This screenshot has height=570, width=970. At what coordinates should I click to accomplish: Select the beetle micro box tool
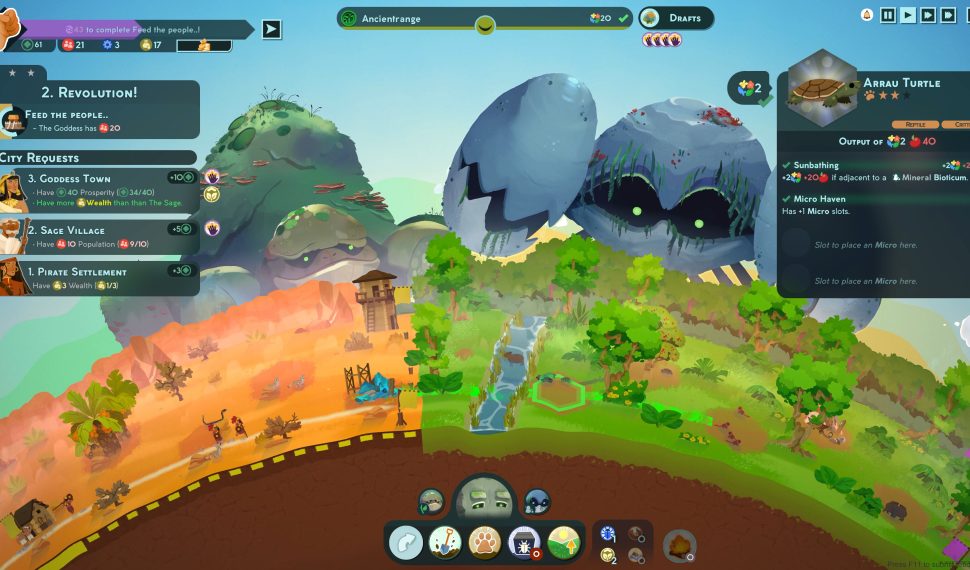click(x=525, y=542)
